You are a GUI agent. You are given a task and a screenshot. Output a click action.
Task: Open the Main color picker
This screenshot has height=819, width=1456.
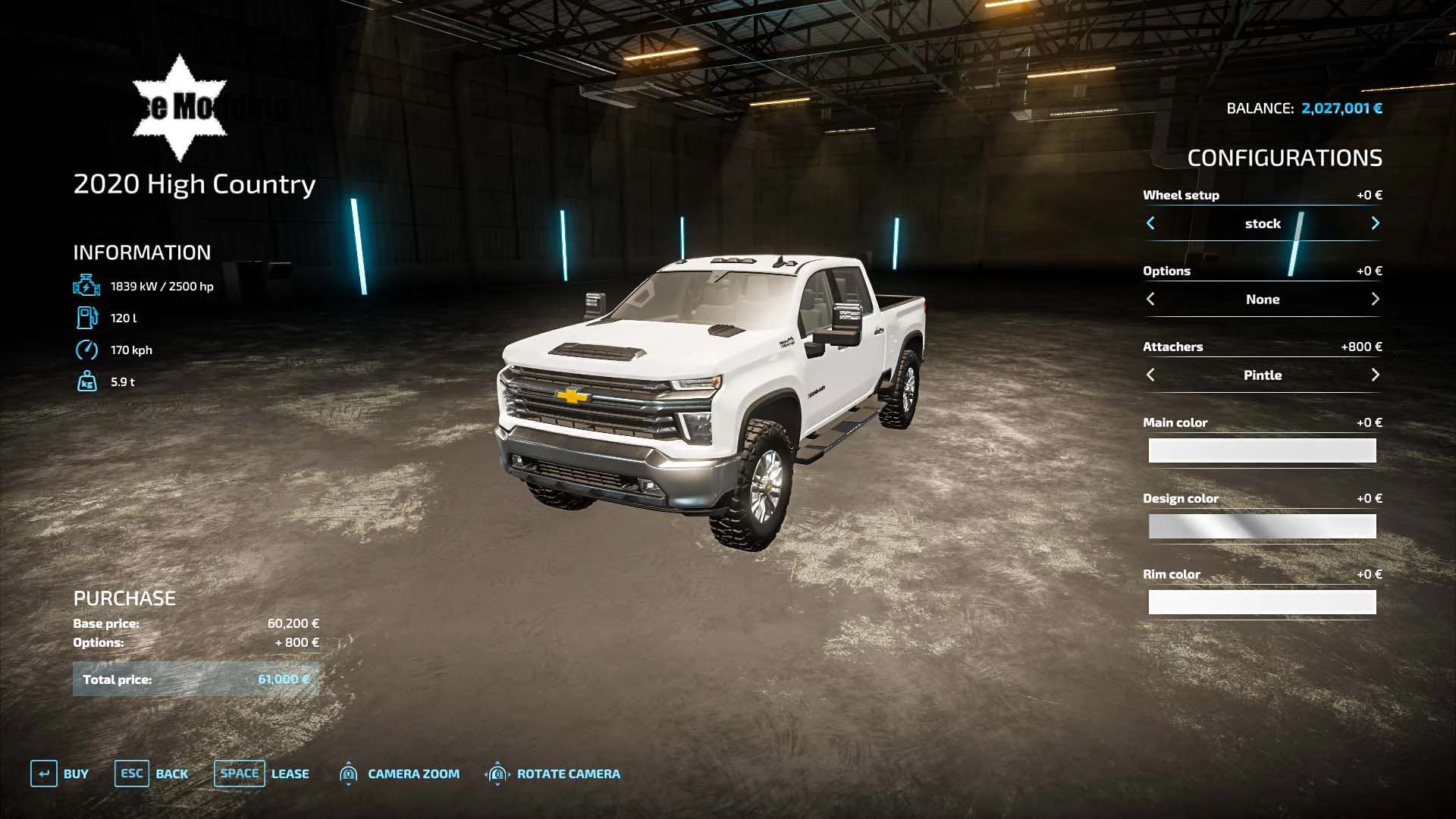pyautogui.click(x=1262, y=450)
